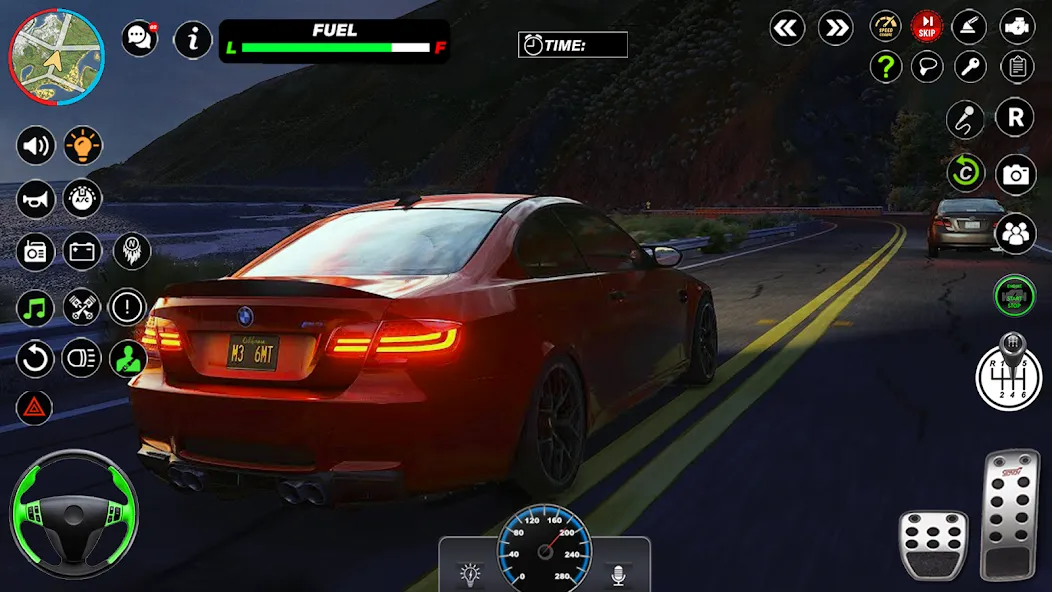Viewport: 1052px width, 592px height.
Task: Open the chat bubble messages icon
Action: pyautogui.click(x=139, y=39)
